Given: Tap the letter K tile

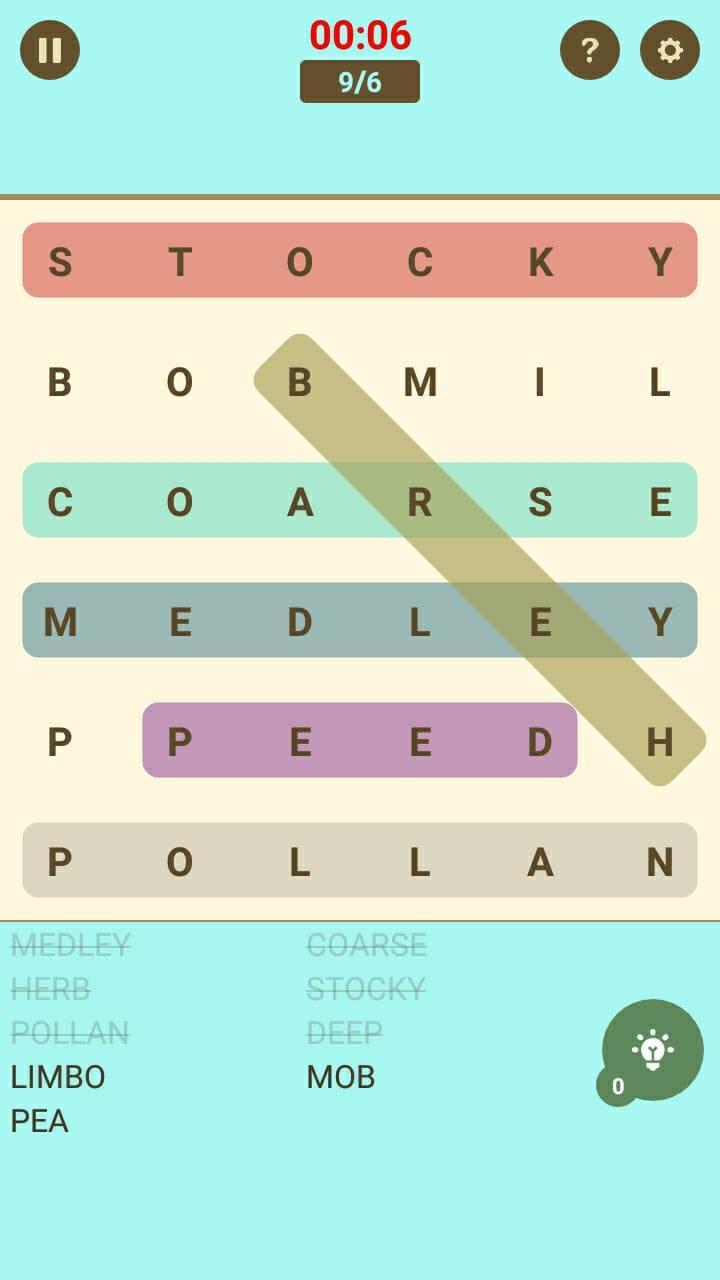Looking at the screenshot, I should [540, 262].
